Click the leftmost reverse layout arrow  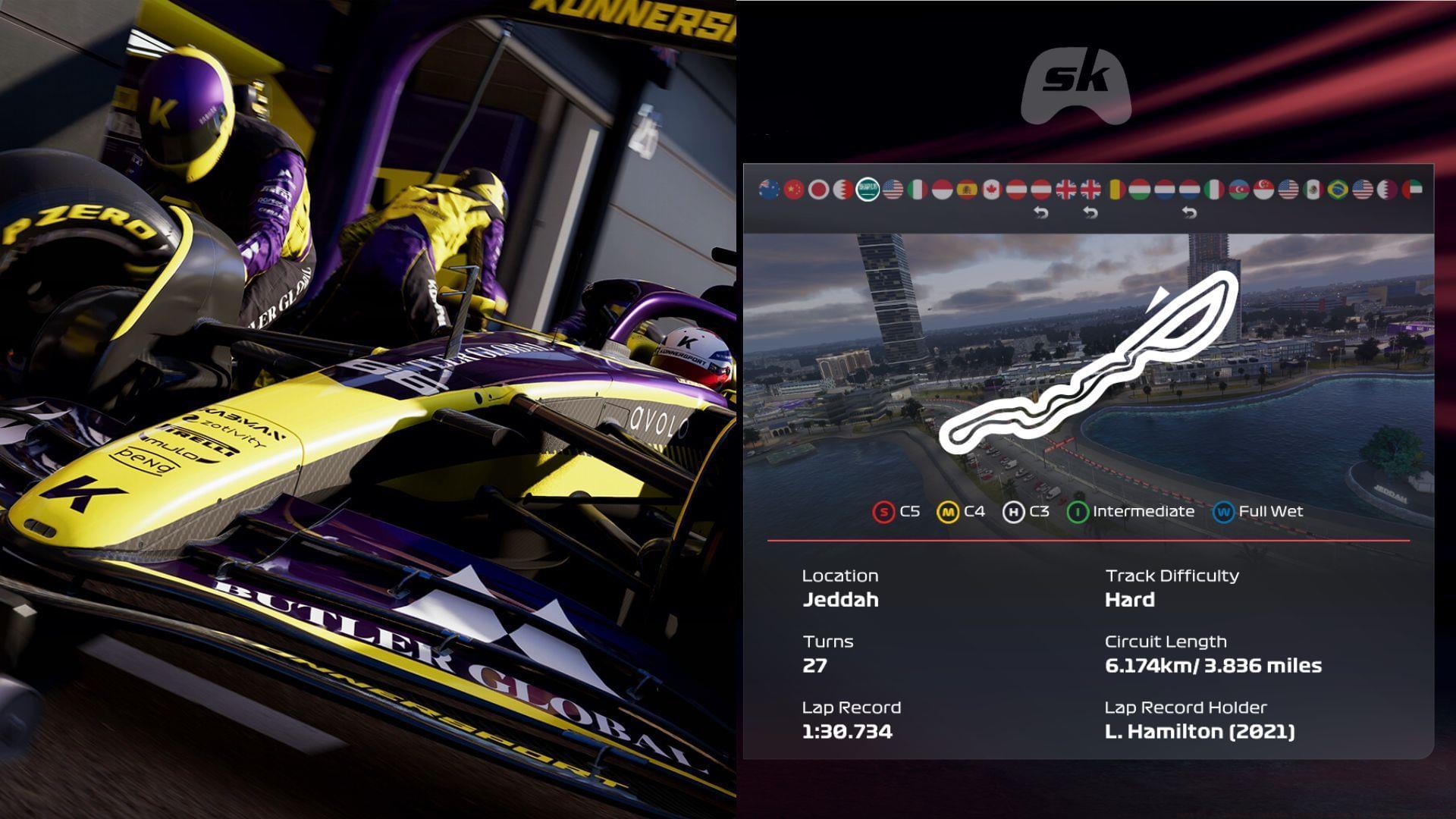point(1042,211)
